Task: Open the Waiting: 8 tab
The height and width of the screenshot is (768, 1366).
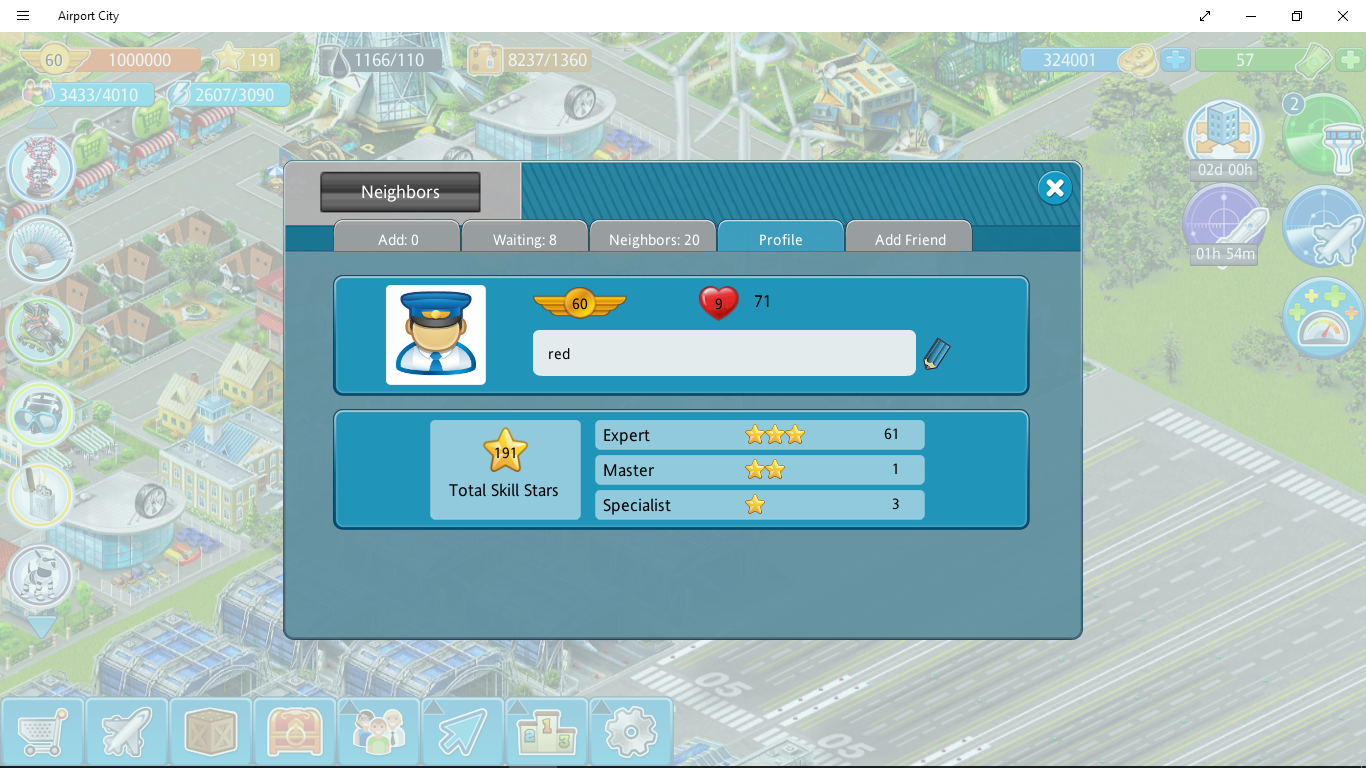Action: point(524,239)
